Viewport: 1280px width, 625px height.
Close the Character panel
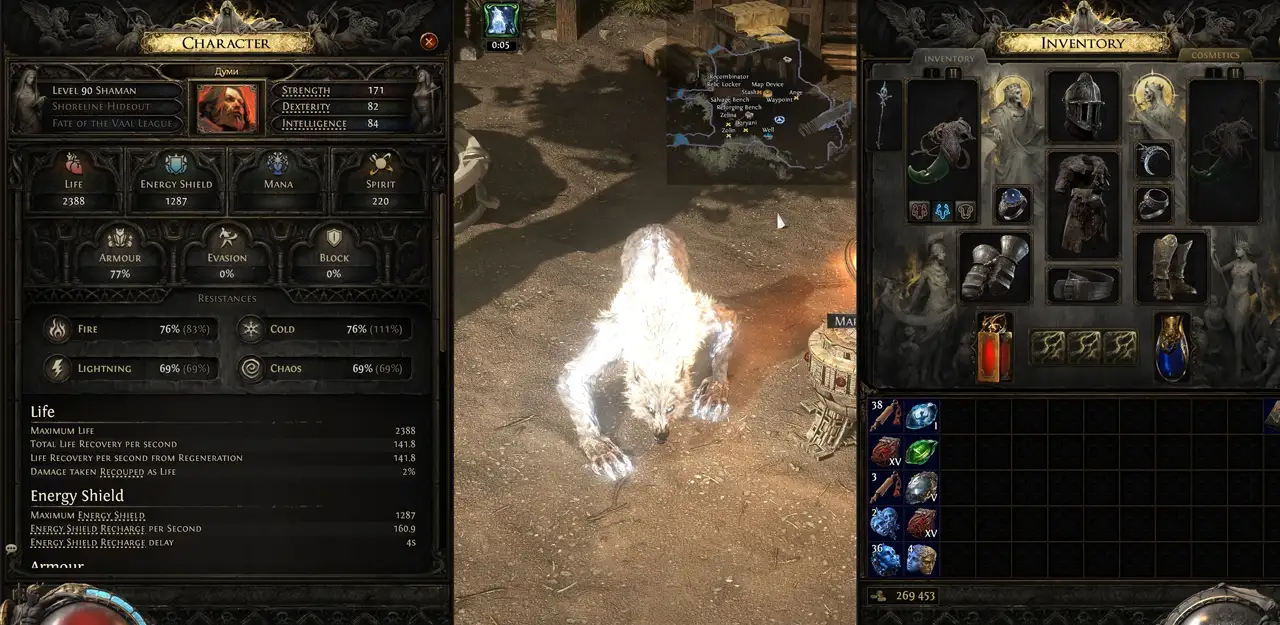[429, 41]
